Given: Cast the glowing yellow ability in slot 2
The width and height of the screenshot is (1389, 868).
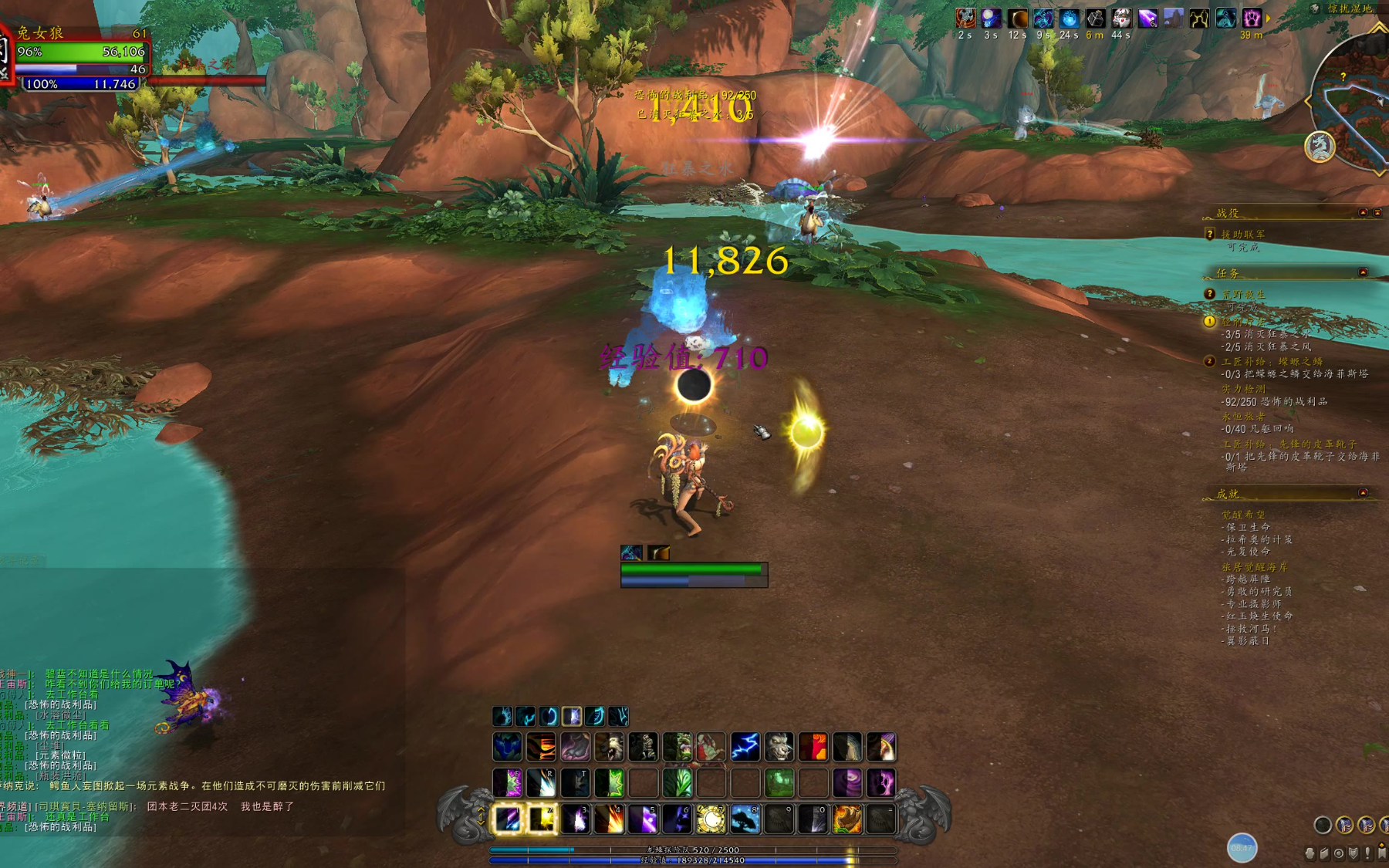Looking at the screenshot, I should pos(542,819).
